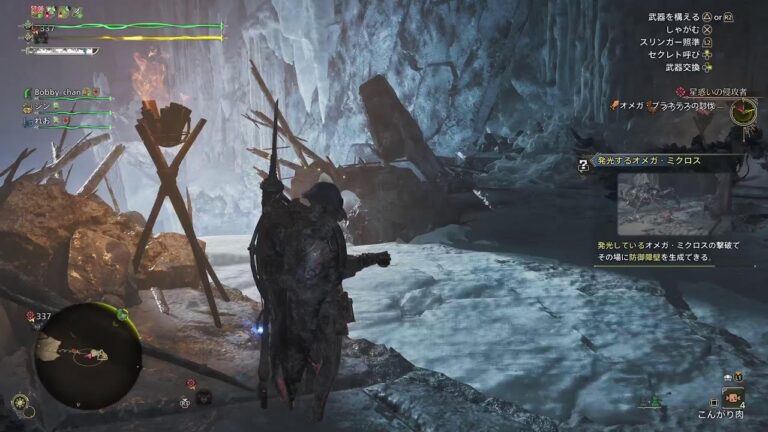Click the quest timer clock icon

click(742, 110)
